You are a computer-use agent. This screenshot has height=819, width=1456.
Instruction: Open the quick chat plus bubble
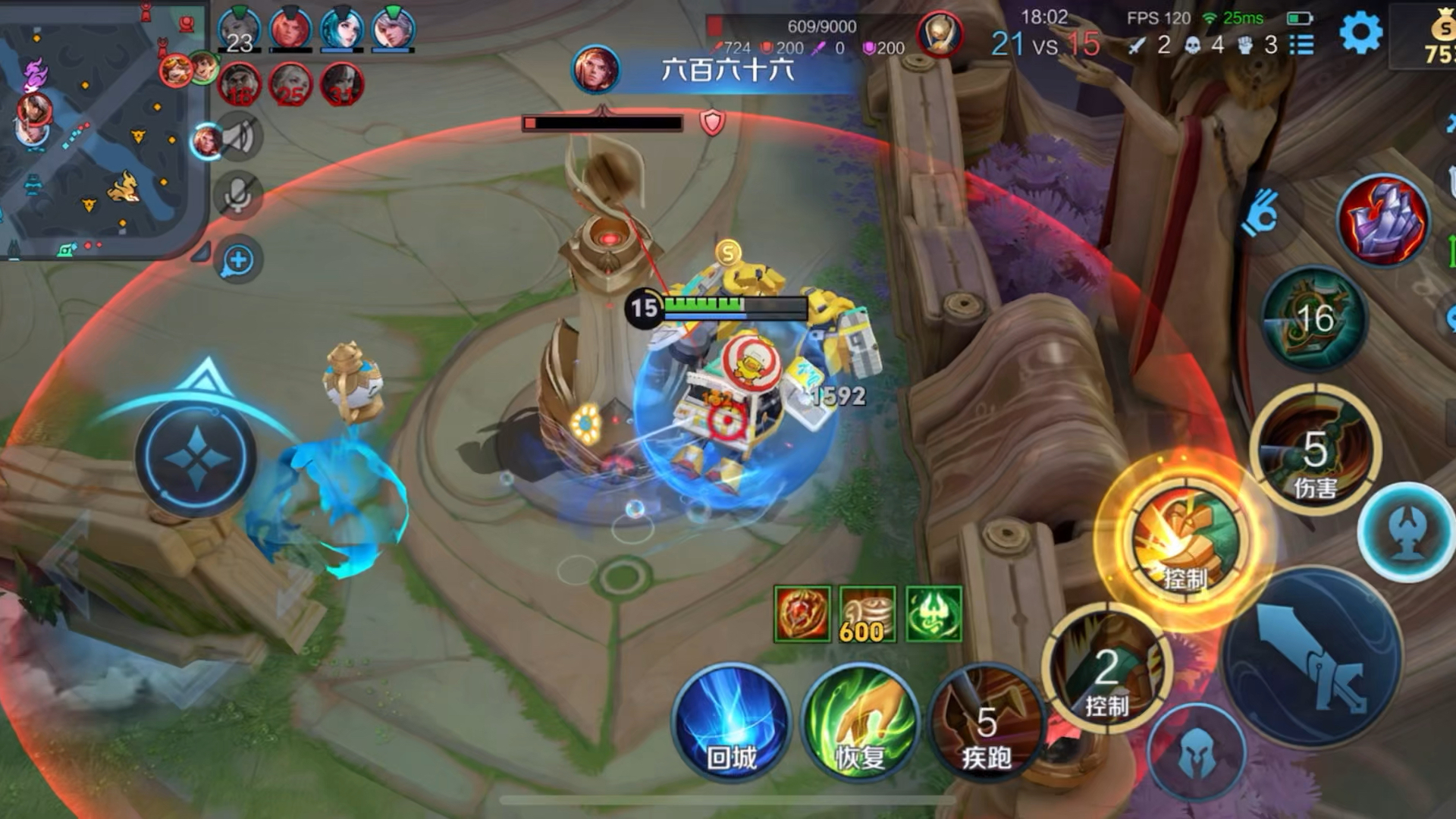pyautogui.click(x=238, y=260)
